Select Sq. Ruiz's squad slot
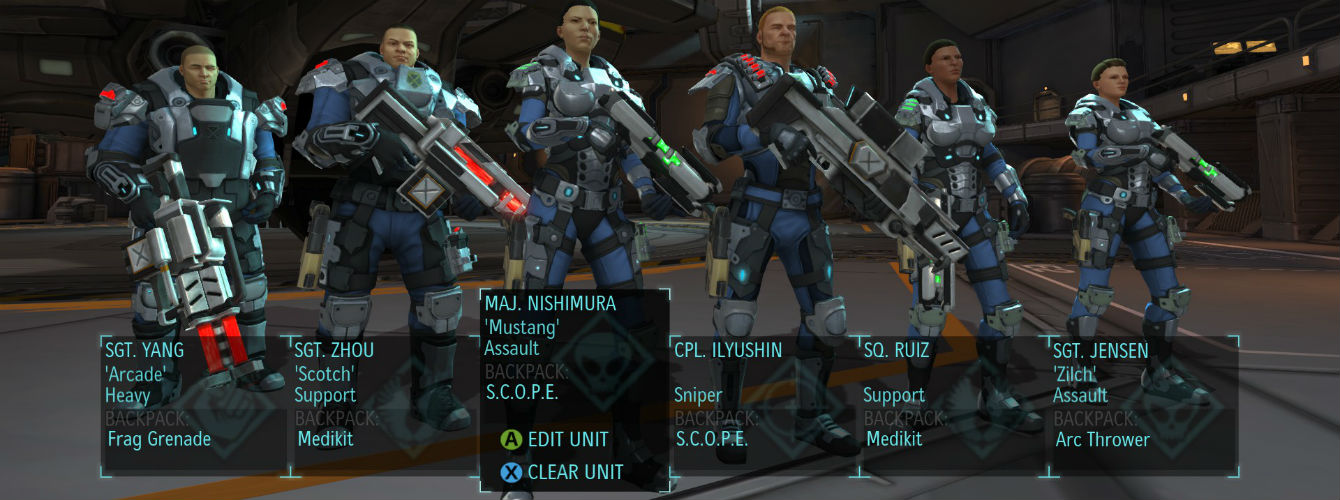Viewport: 1340px width, 500px height. [x=954, y=400]
